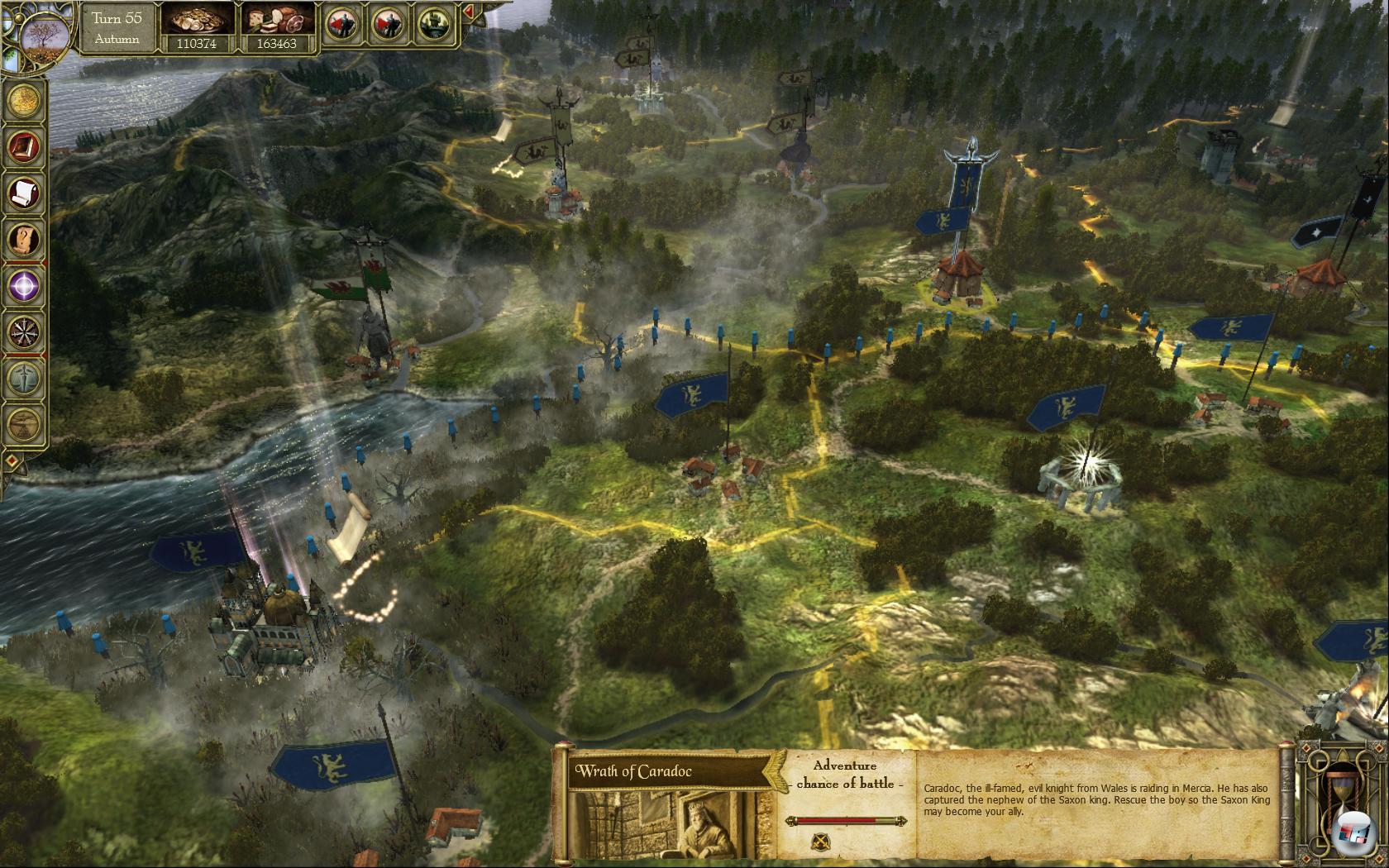Click the food supplies display

tap(276, 29)
